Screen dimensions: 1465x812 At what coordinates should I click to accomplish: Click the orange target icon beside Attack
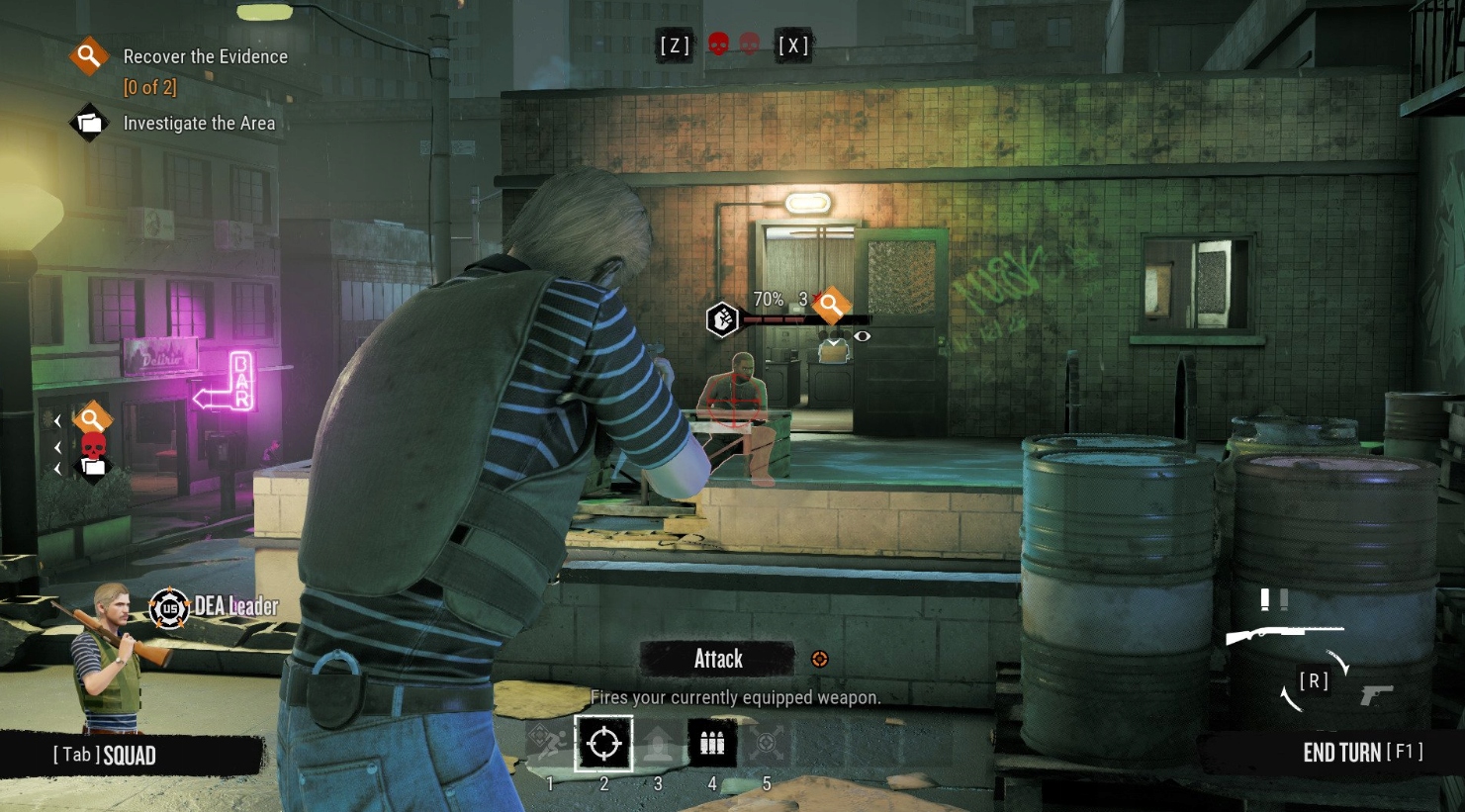coord(819,659)
